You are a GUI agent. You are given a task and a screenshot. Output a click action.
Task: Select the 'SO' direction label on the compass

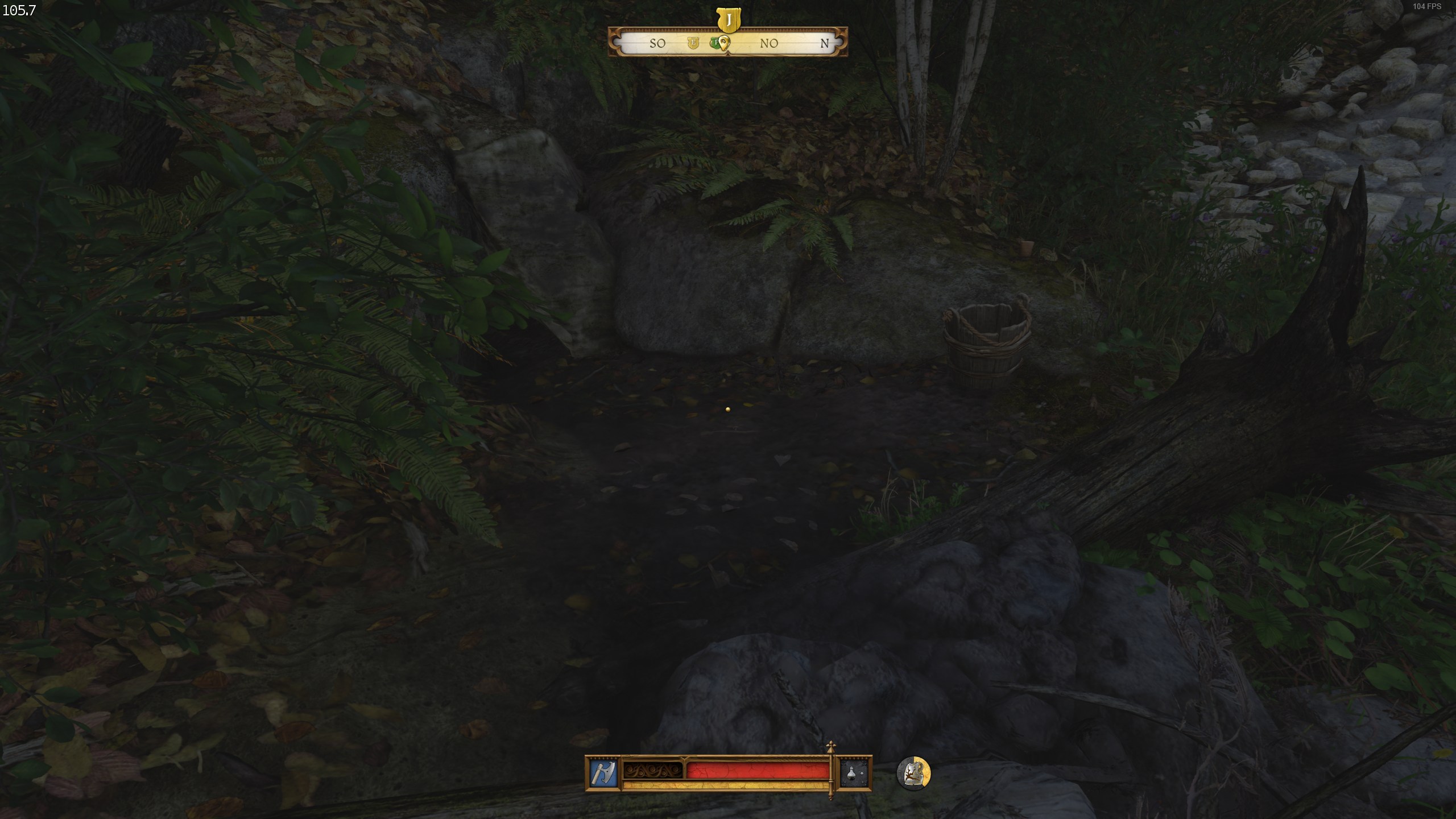pyautogui.click(x=657, y=44)
